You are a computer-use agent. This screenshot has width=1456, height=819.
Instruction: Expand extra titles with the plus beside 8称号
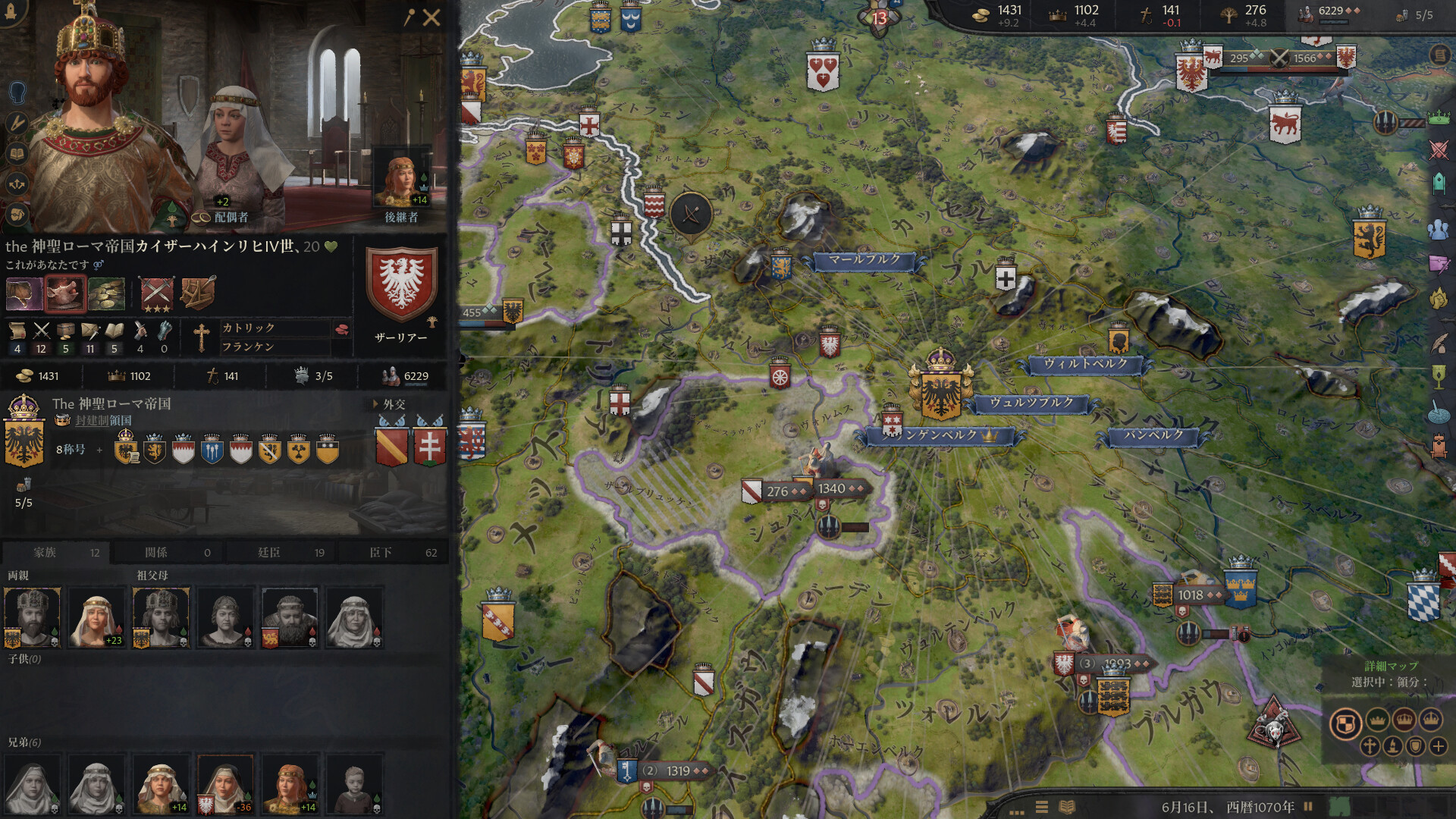click(99, 450)
